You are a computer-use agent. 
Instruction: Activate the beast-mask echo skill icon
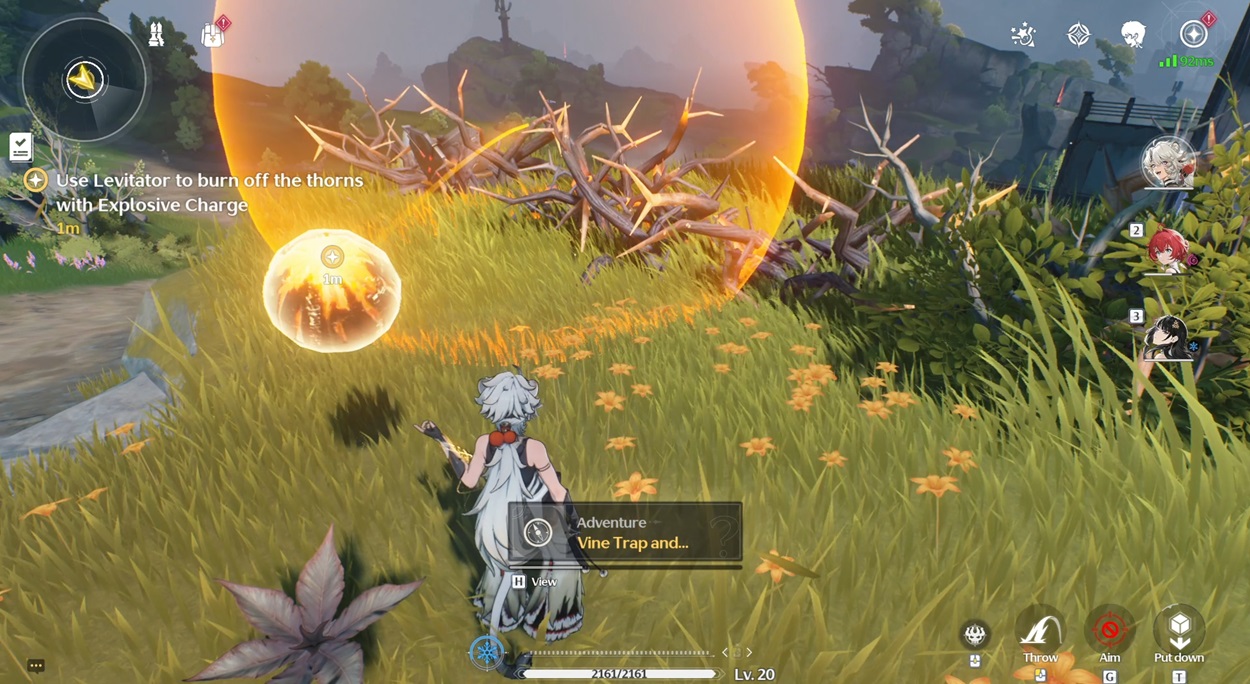point(975,634)
